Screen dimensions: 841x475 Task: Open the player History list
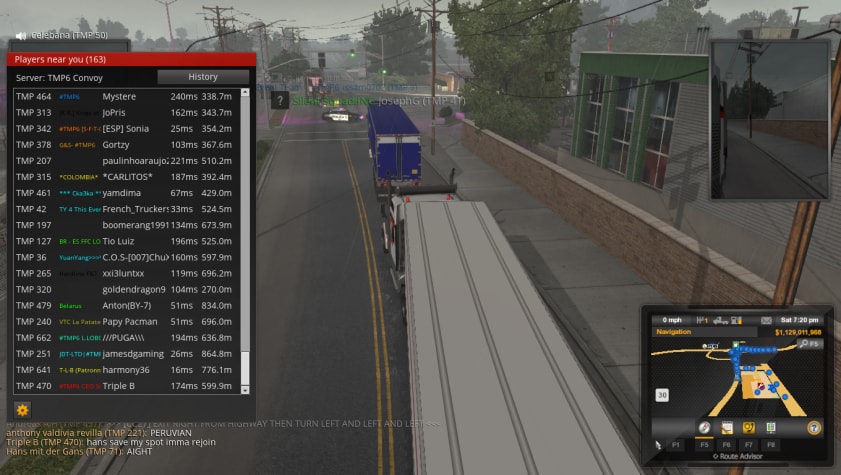click(x=203, y=77)
